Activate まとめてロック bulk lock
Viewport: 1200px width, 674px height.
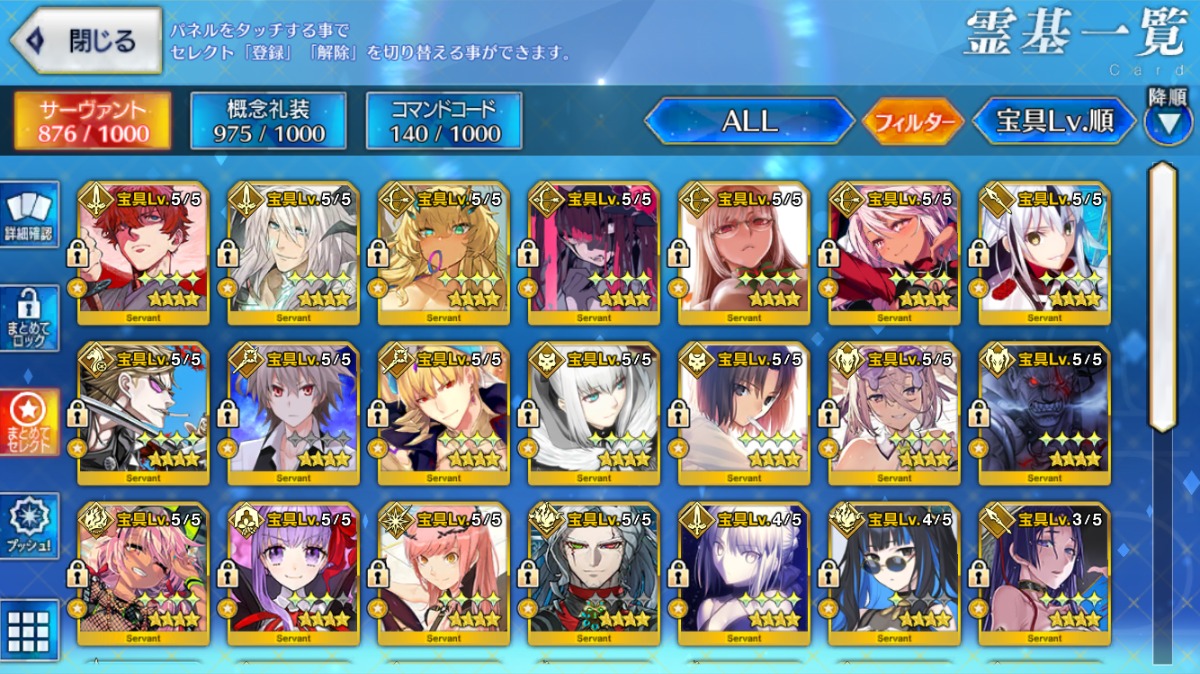tap(29, 318)
